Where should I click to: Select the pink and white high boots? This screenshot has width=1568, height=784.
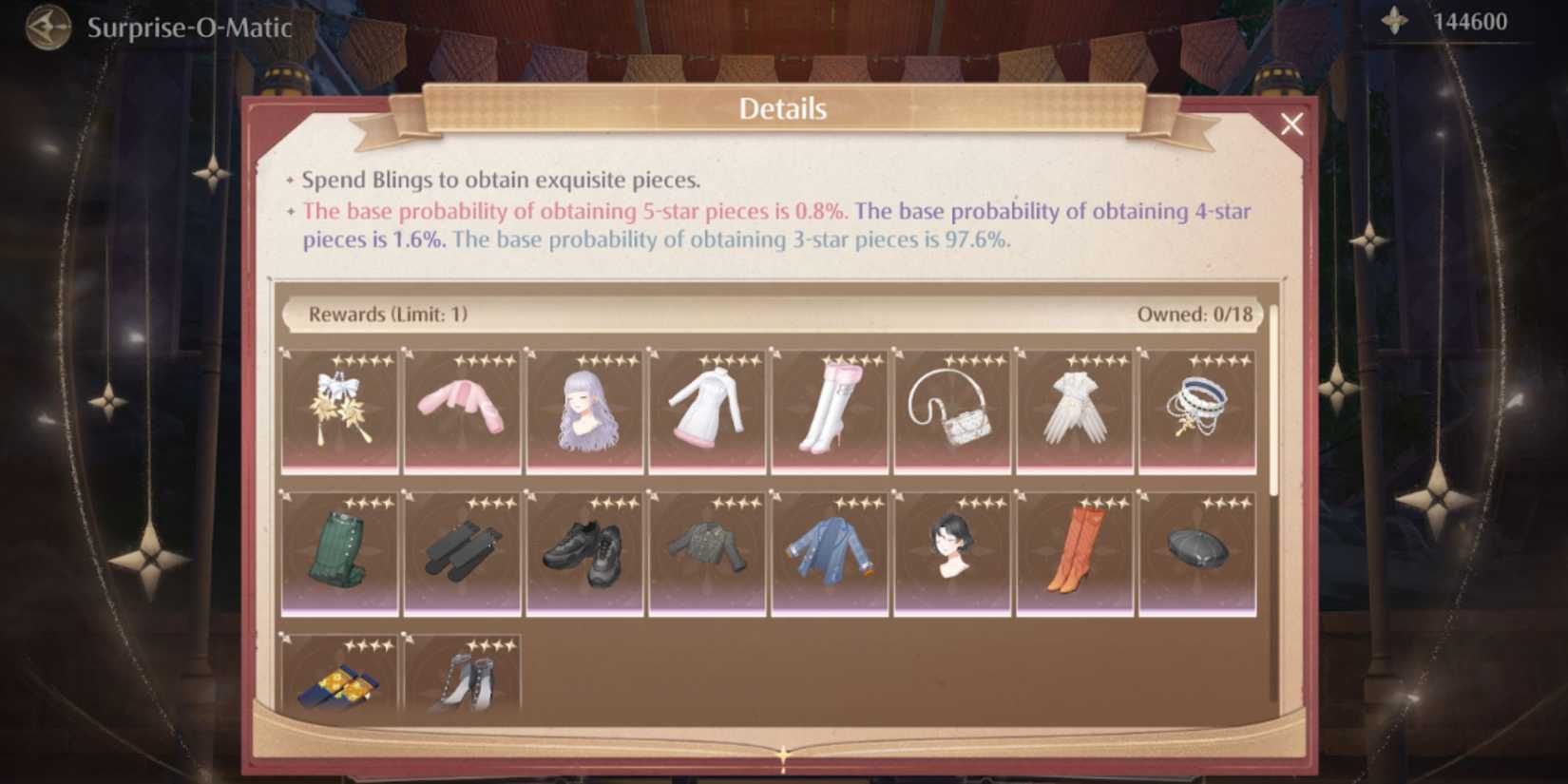(830, 407)
